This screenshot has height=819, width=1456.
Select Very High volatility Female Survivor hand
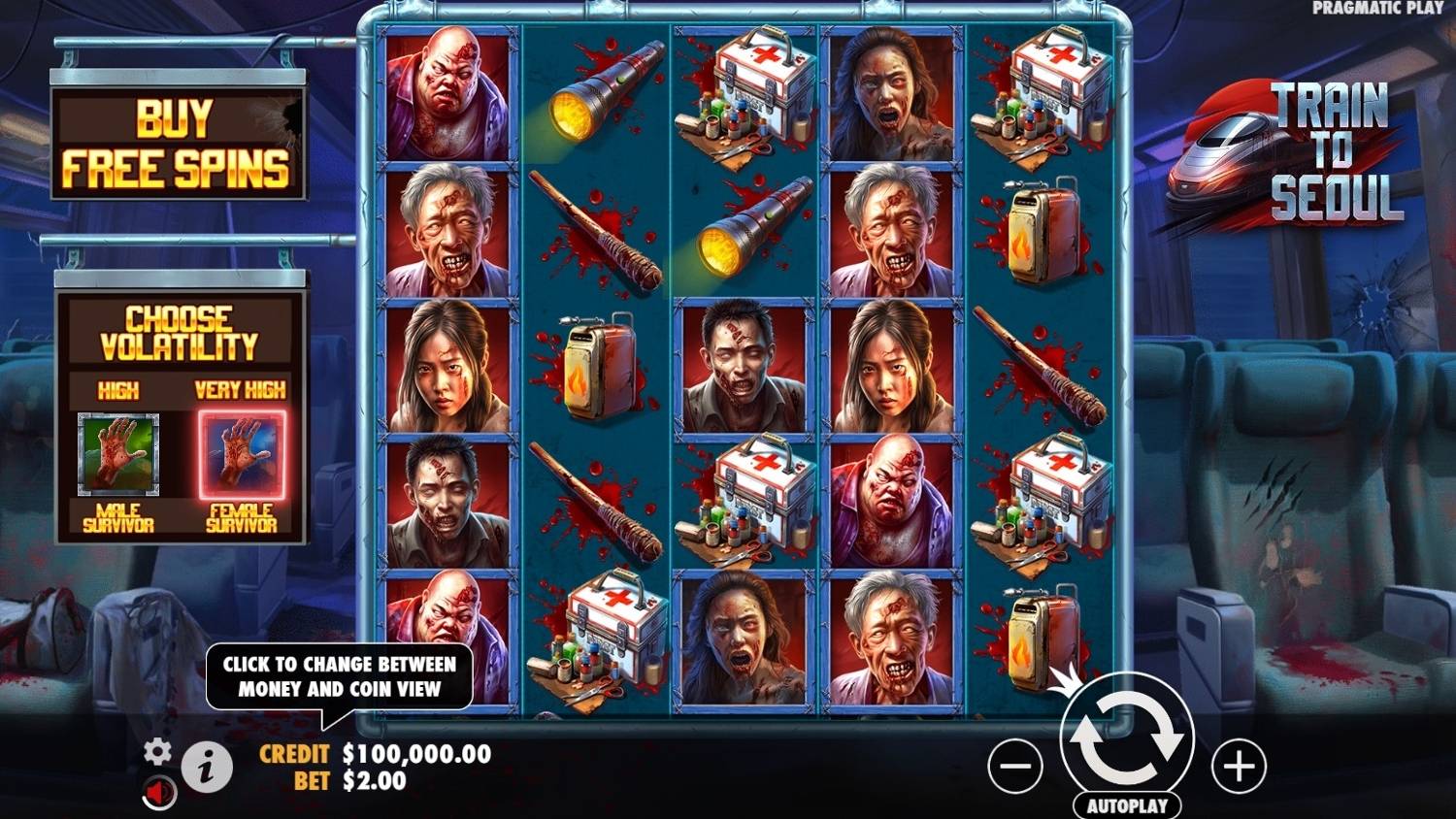pyautogui.click(x=242, y=453)
